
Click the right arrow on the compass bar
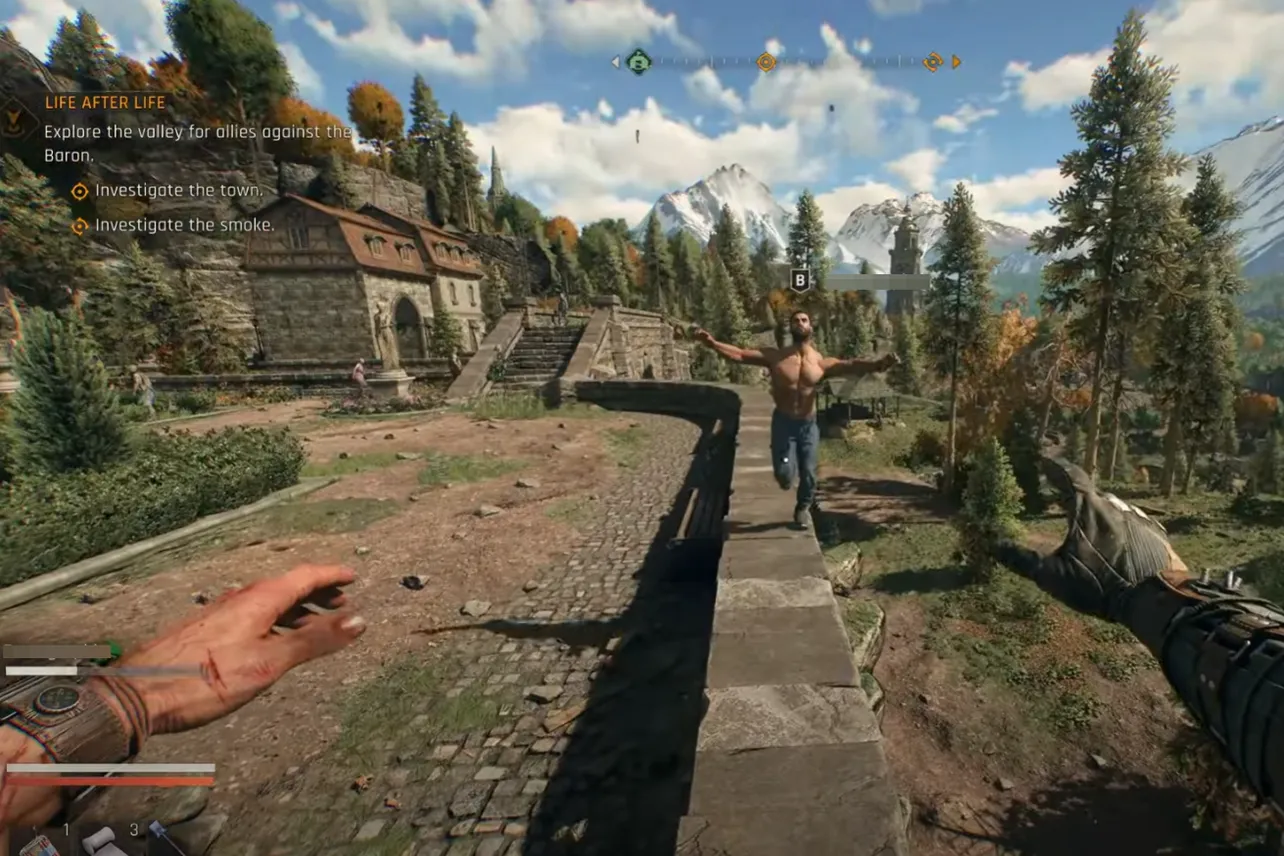point(955,61)
